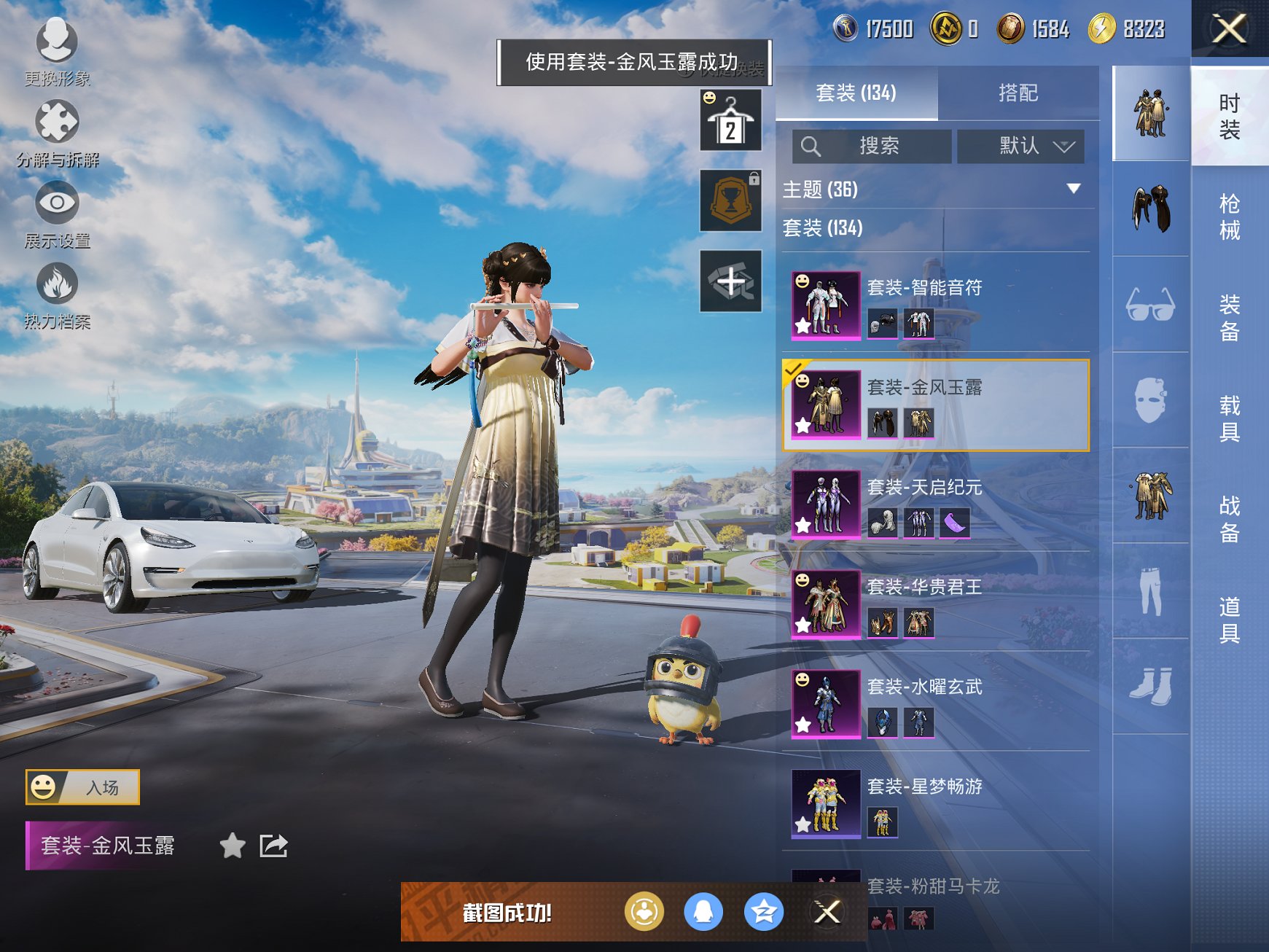Viewport: 1269px width, 952px height.
Task: Share the outfit using the share arrow button
Action: point(273,846)
